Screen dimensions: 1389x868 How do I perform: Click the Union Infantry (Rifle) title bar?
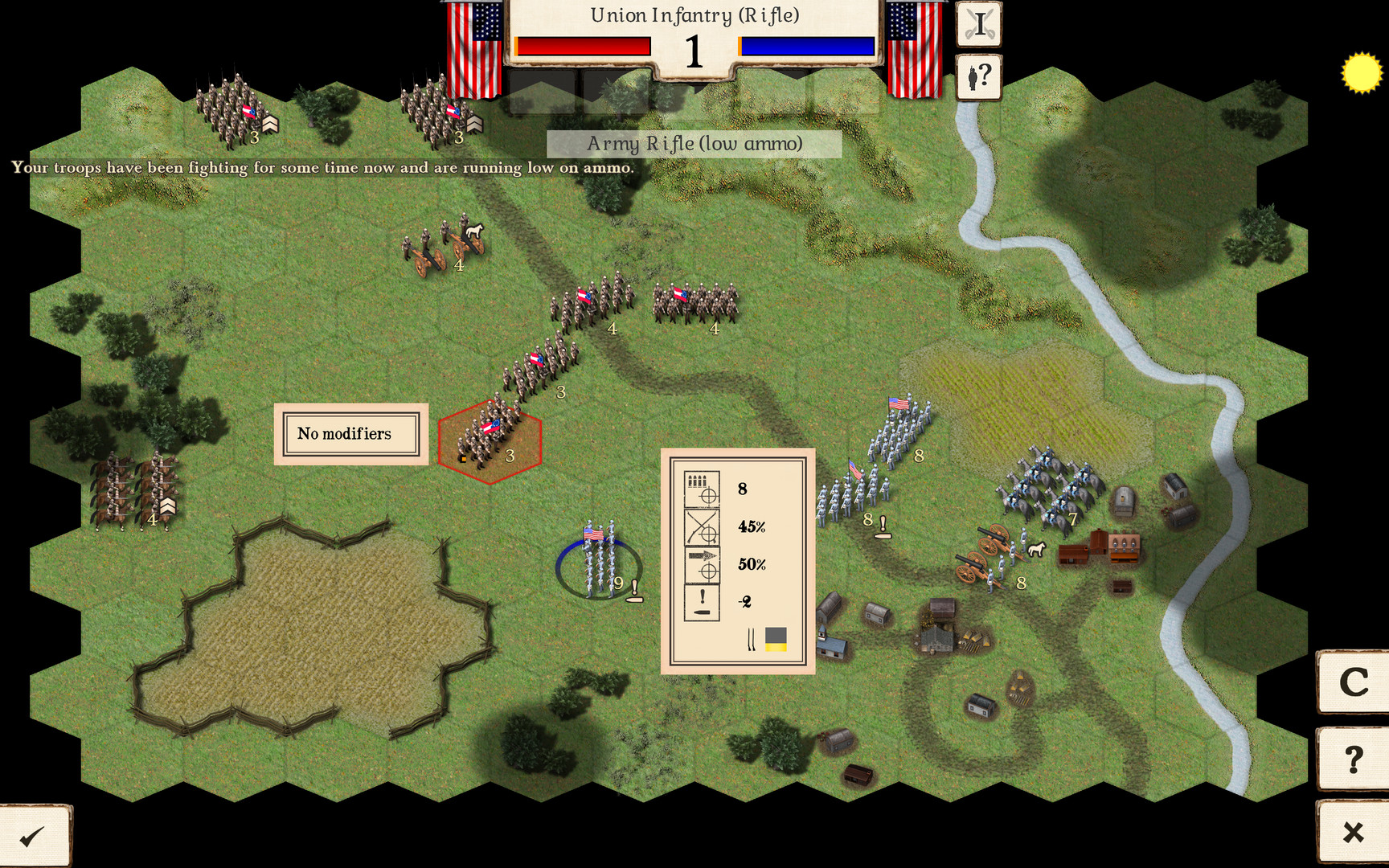(x=694, y=14)
